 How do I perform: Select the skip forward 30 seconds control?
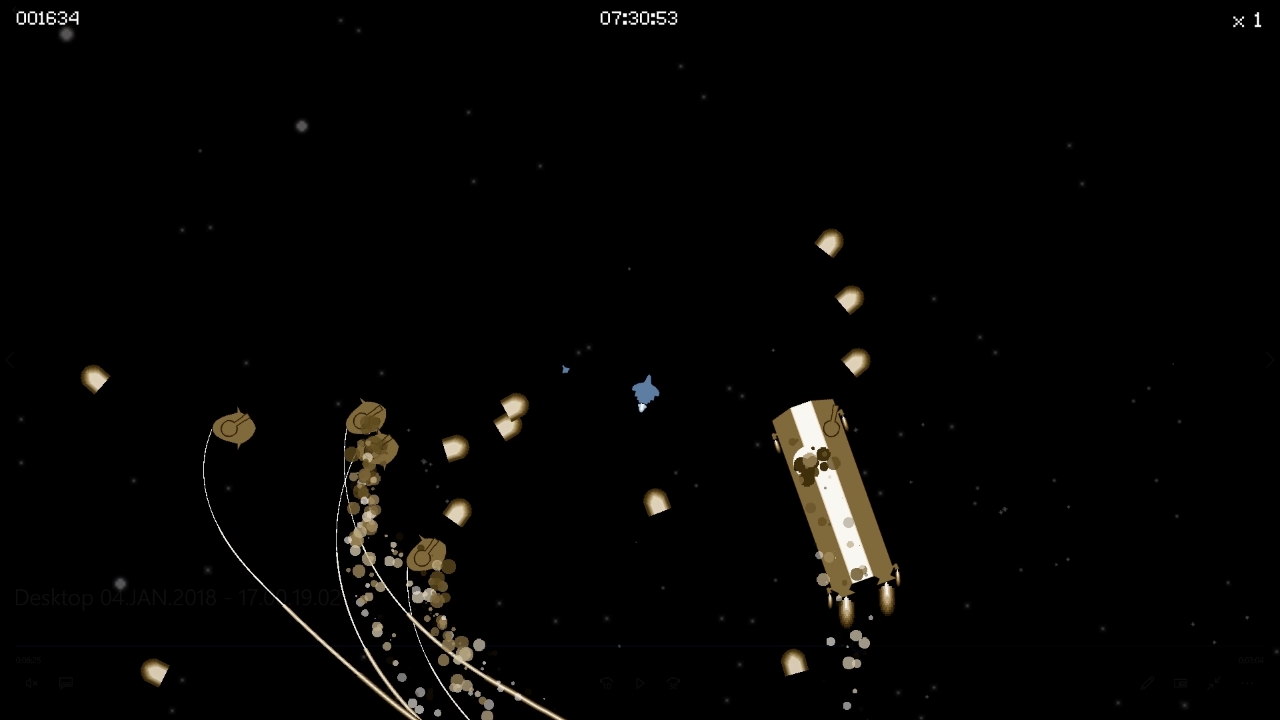671,683
